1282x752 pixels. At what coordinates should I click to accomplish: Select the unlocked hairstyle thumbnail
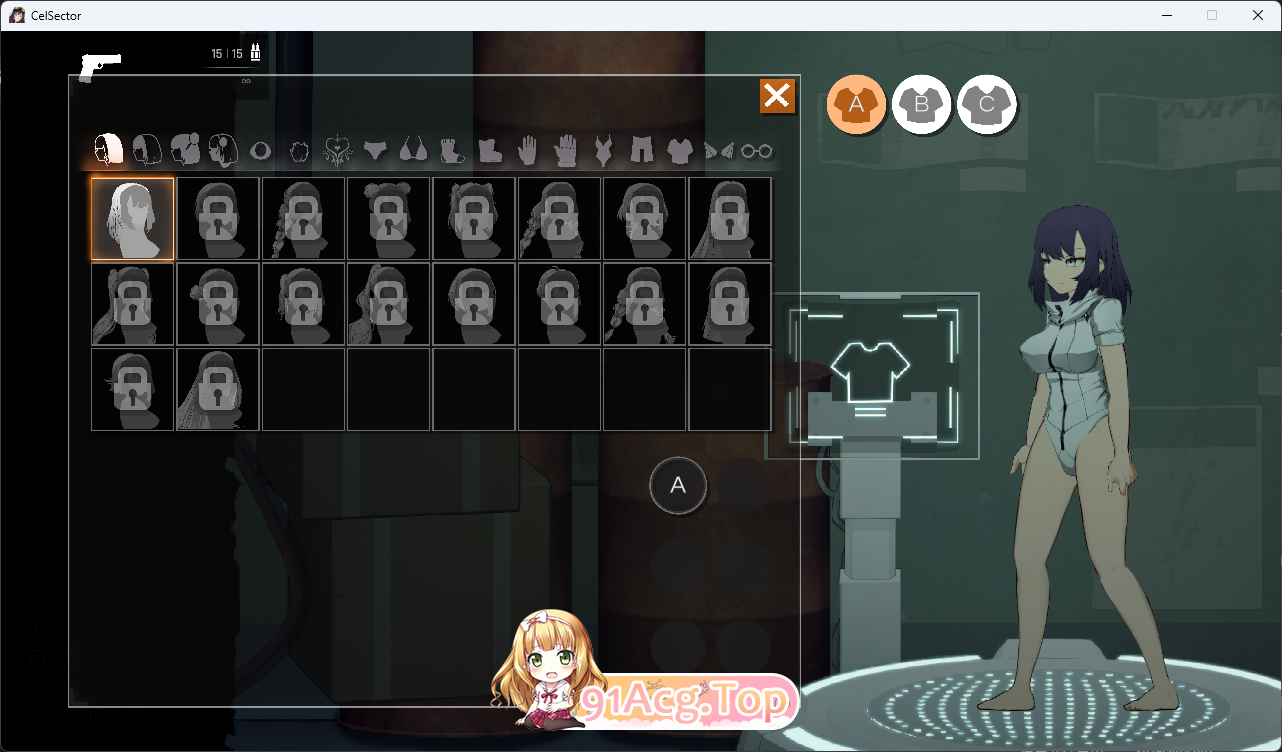click(132, 218)
